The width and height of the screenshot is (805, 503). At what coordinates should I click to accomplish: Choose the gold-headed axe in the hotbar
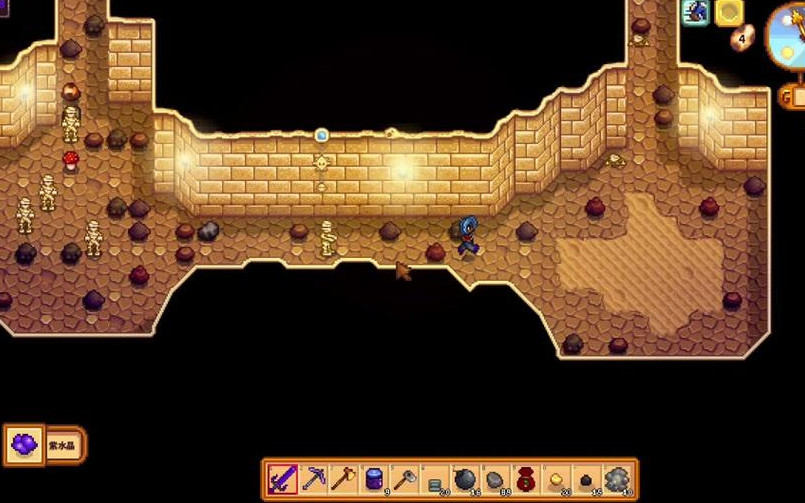click(343, 479)
